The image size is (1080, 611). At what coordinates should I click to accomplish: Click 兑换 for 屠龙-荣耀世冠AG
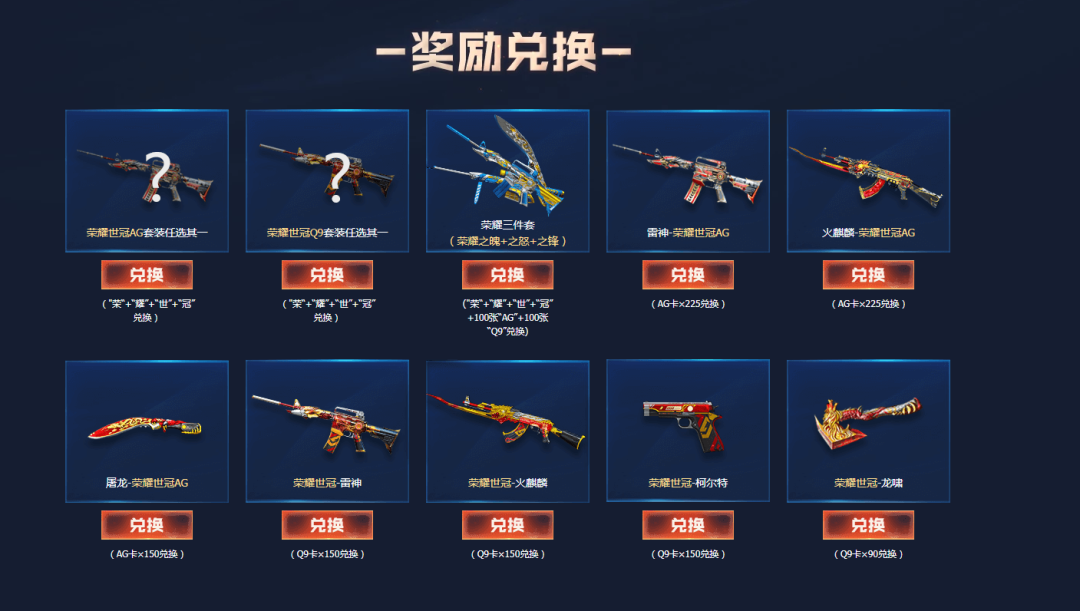pyautogui.click(x=147, y=525)
